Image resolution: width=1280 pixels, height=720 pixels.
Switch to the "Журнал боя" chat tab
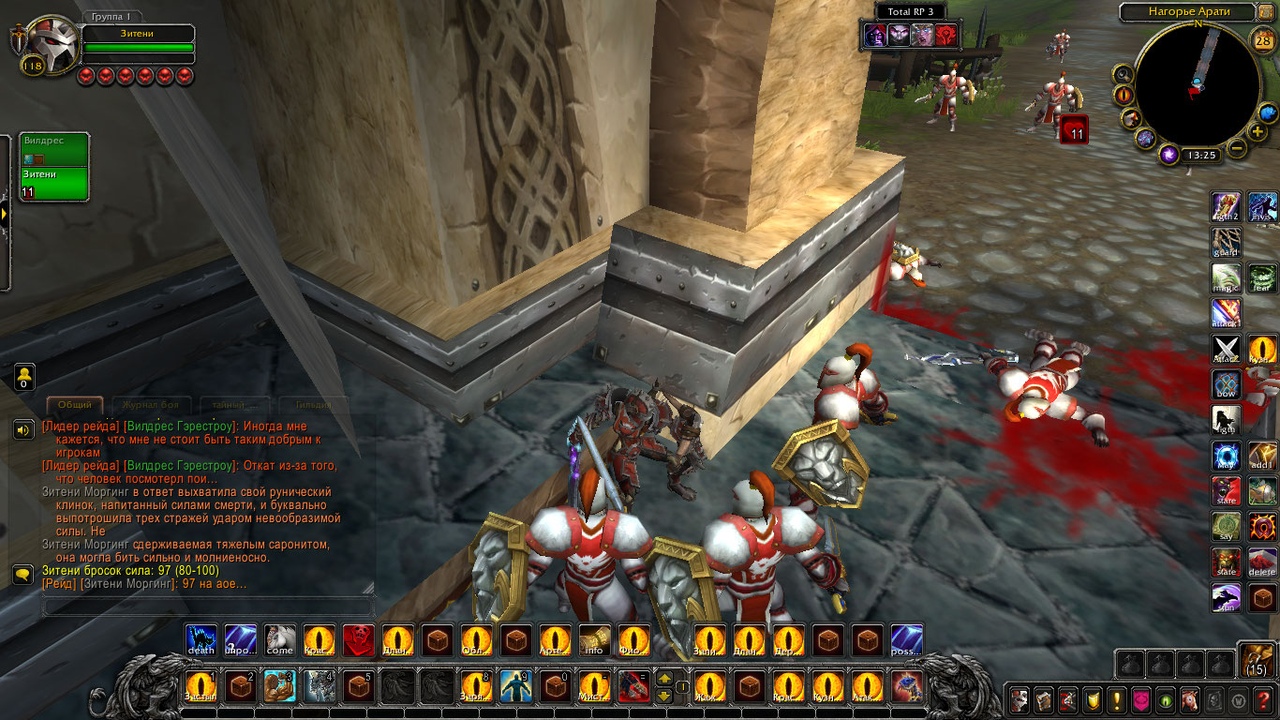pyautogui.click(x=150, y=405)
